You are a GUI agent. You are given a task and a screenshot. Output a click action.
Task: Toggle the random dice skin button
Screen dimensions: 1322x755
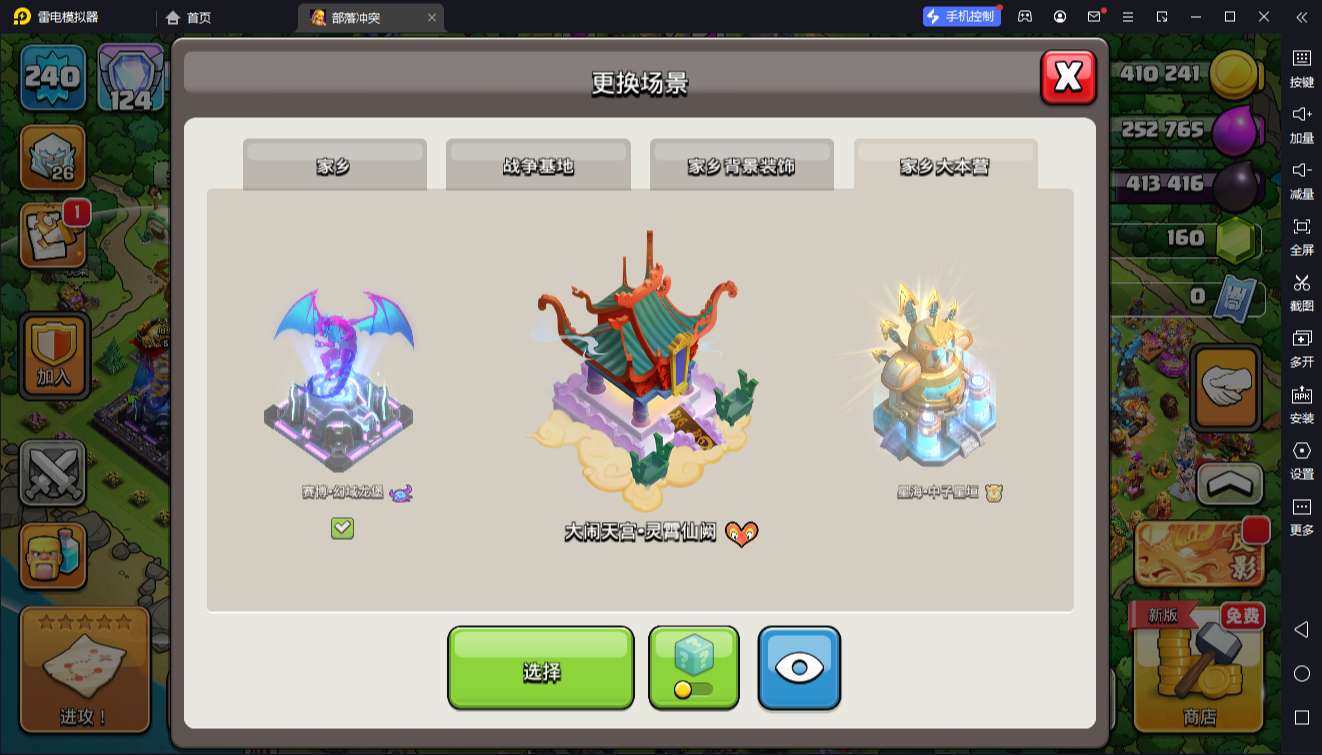694,667
